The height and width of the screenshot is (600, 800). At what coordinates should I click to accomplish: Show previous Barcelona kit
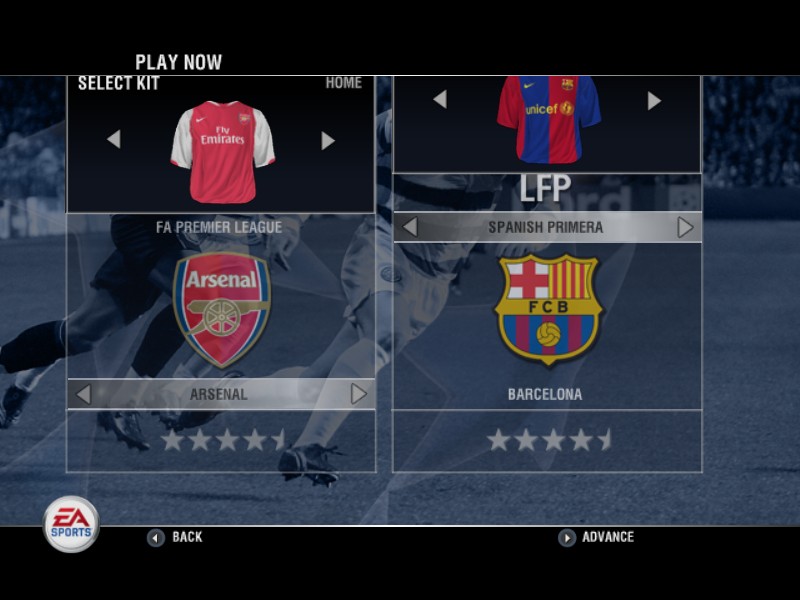coord(439,100)
